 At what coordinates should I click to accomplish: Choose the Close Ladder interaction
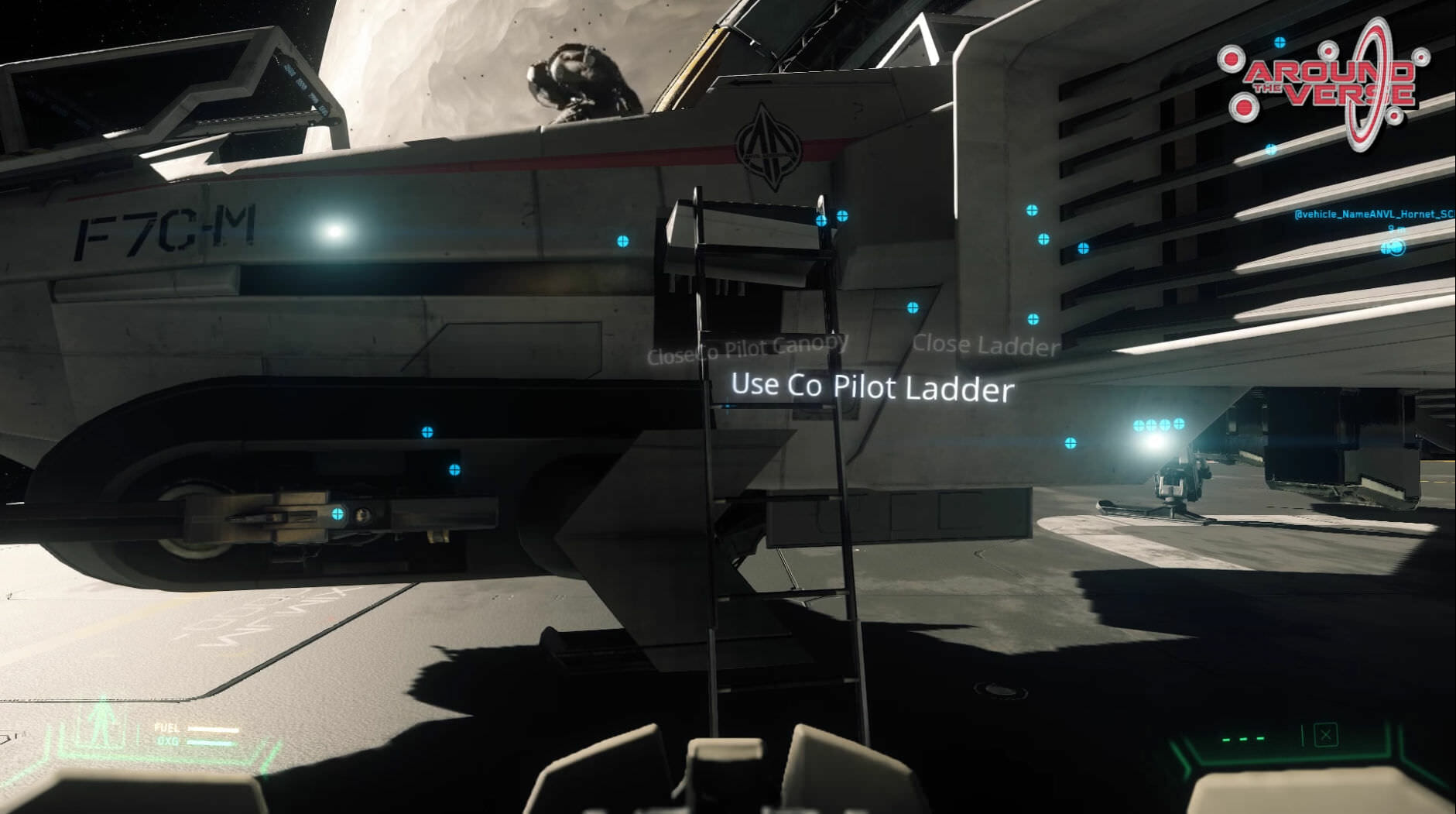point(985,345)
